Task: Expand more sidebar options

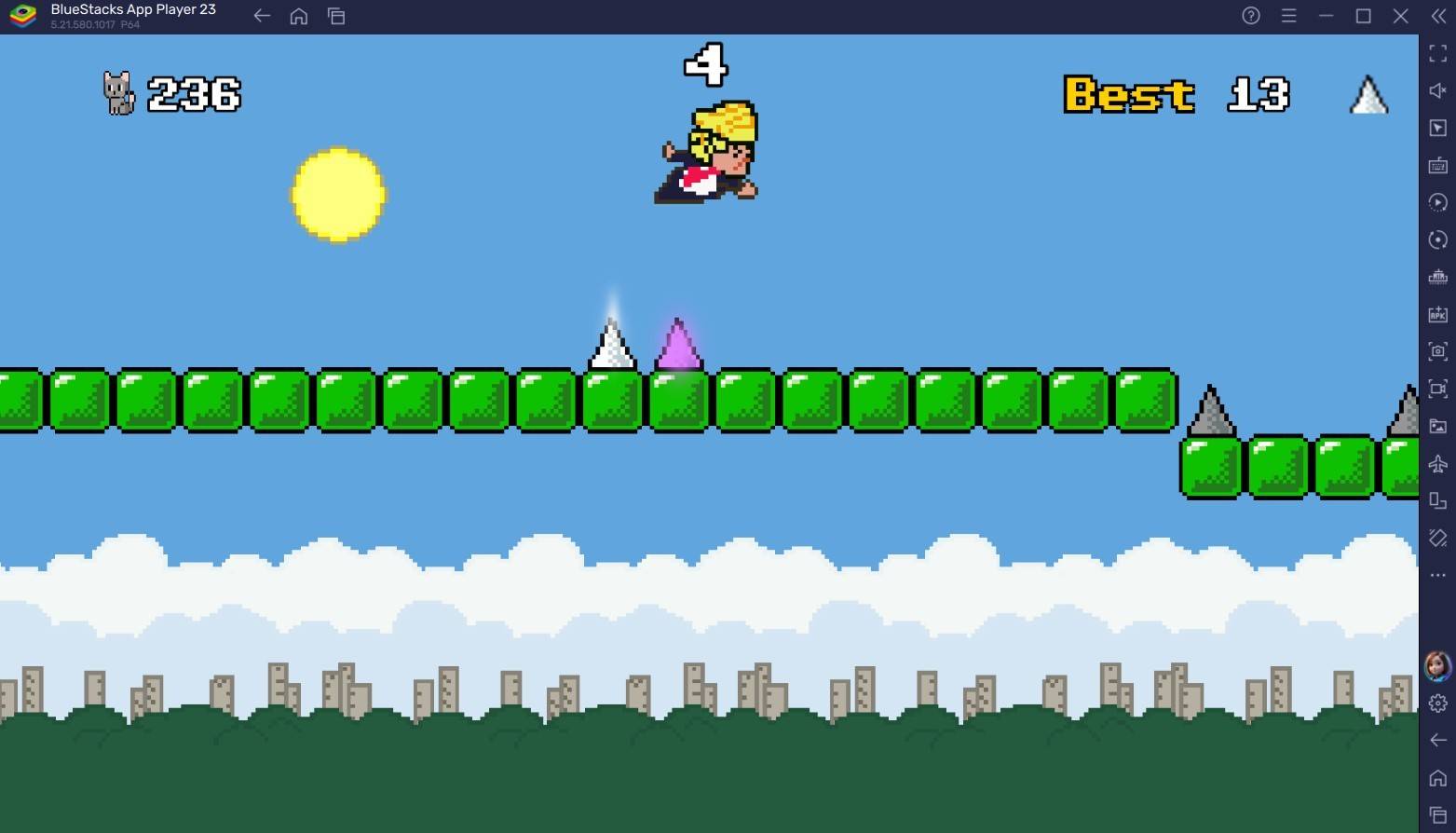Action: [1437, 576]
